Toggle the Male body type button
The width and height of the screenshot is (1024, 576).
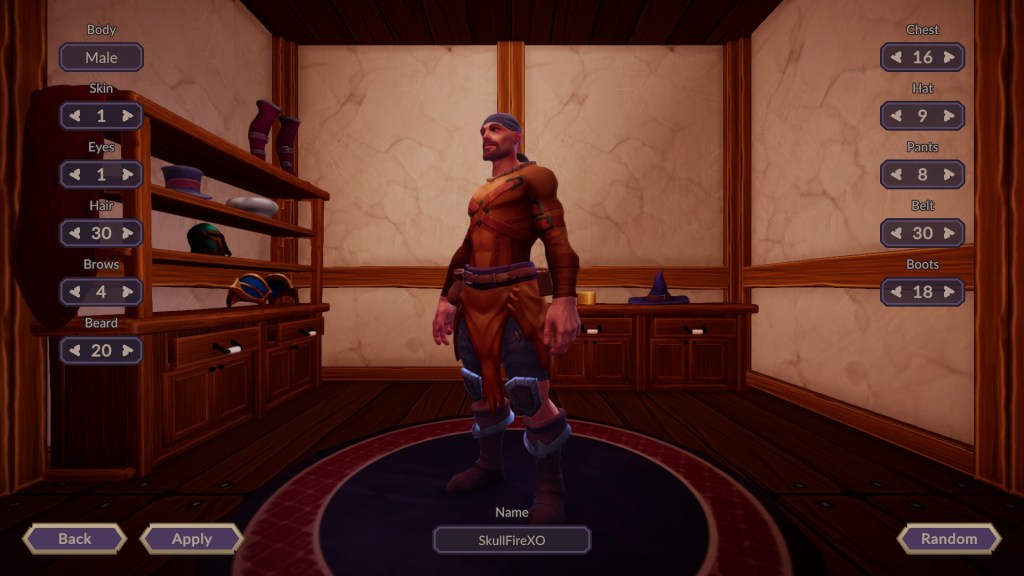(x=101, y=58)
